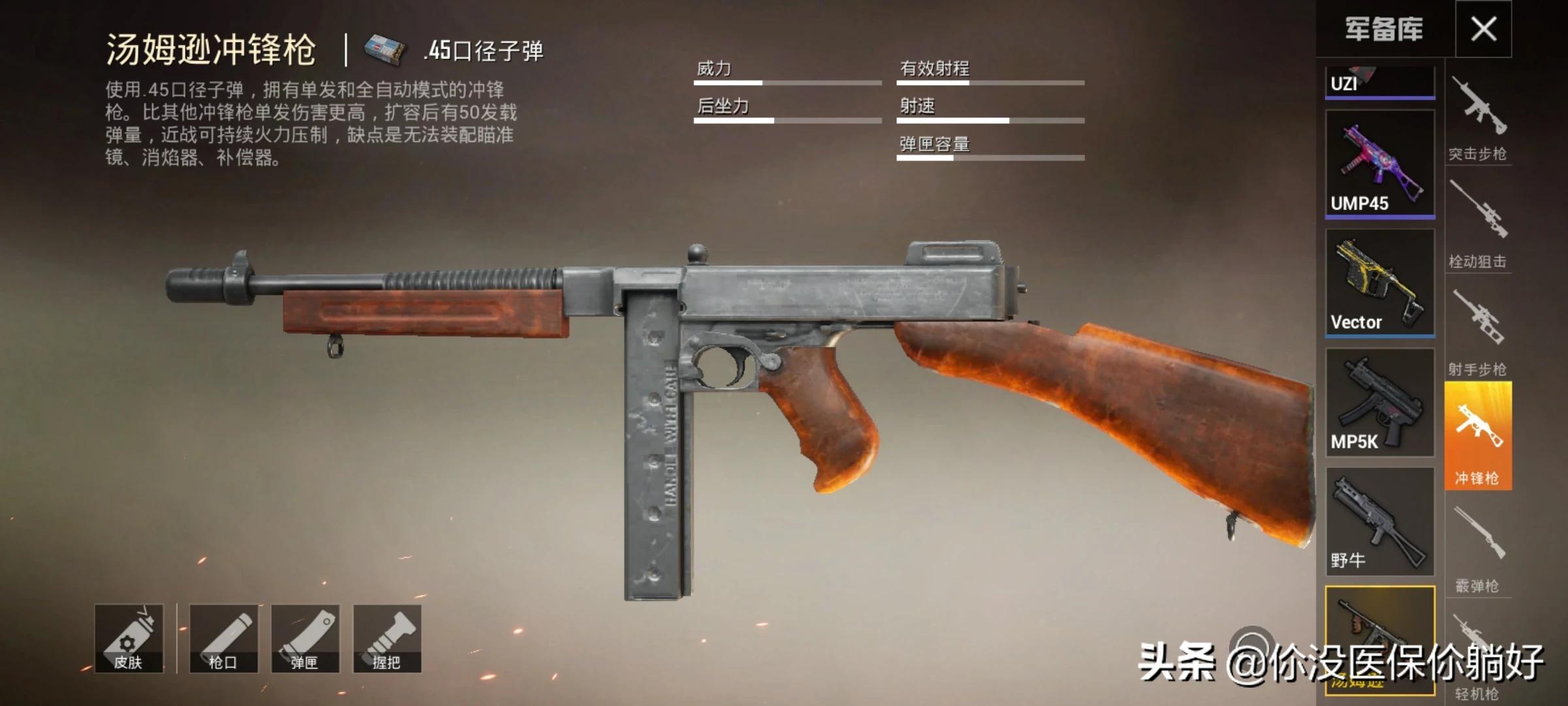
Task: Select the Vector weapon tile
Action: pos(1379,282)
